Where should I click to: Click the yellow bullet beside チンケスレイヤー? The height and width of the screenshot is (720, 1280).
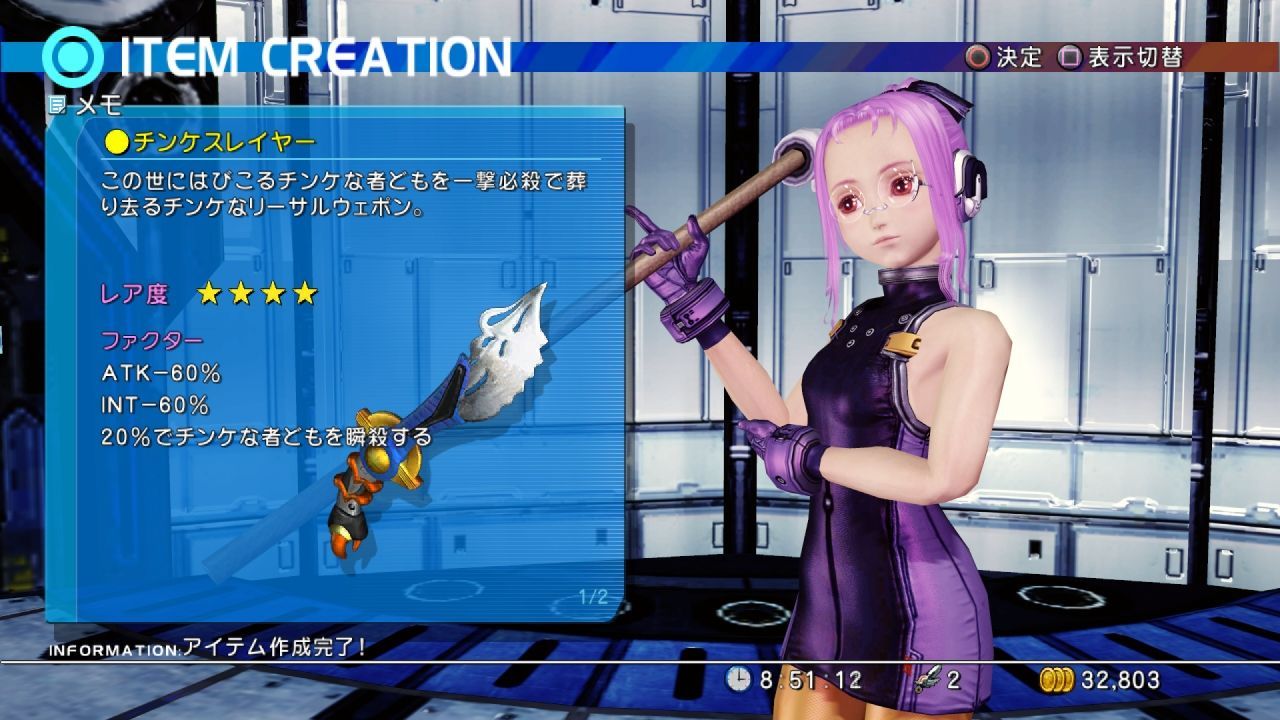click(x=118, y=143)
